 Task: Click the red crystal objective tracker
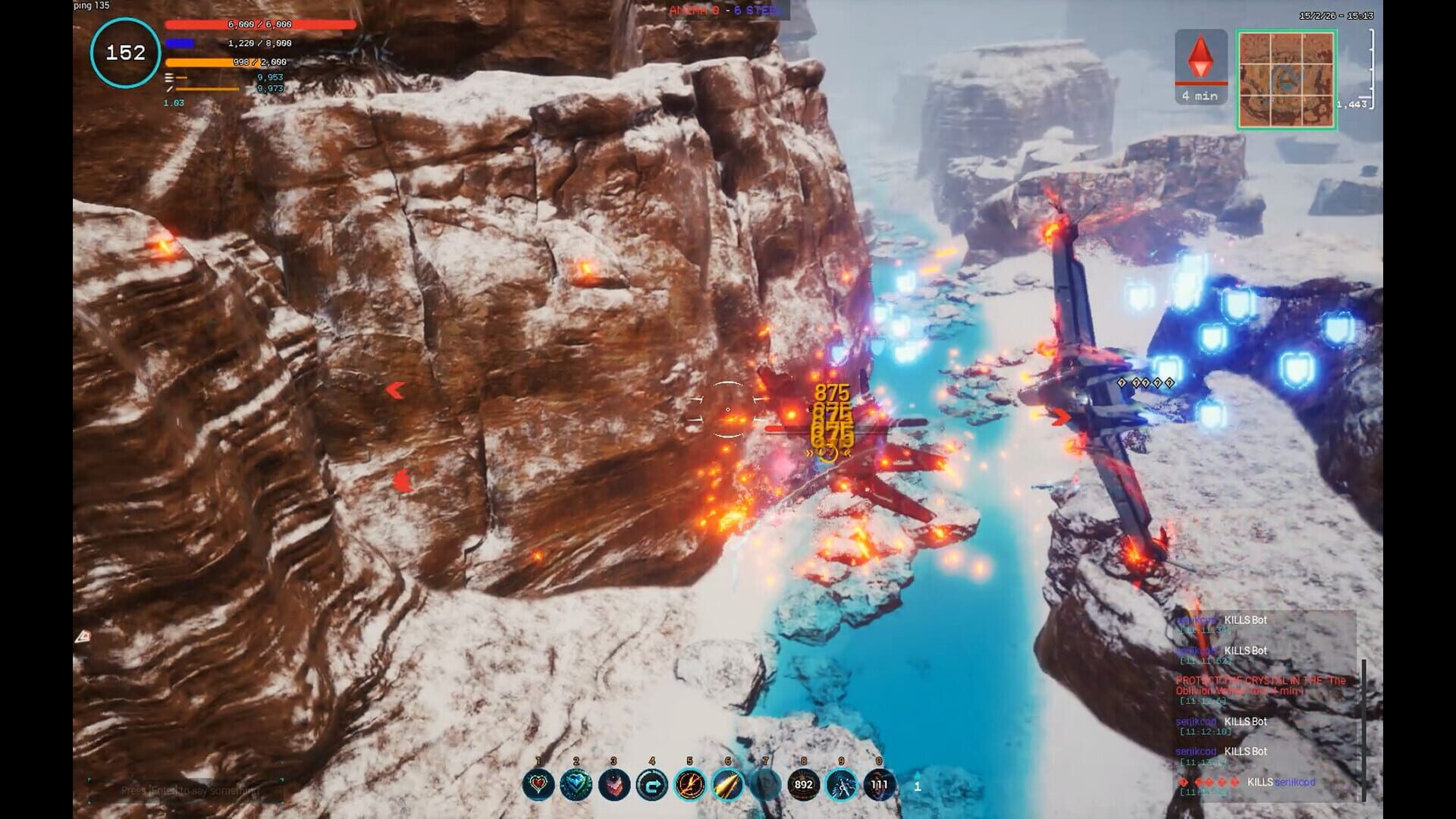(x=1200, y=67)
